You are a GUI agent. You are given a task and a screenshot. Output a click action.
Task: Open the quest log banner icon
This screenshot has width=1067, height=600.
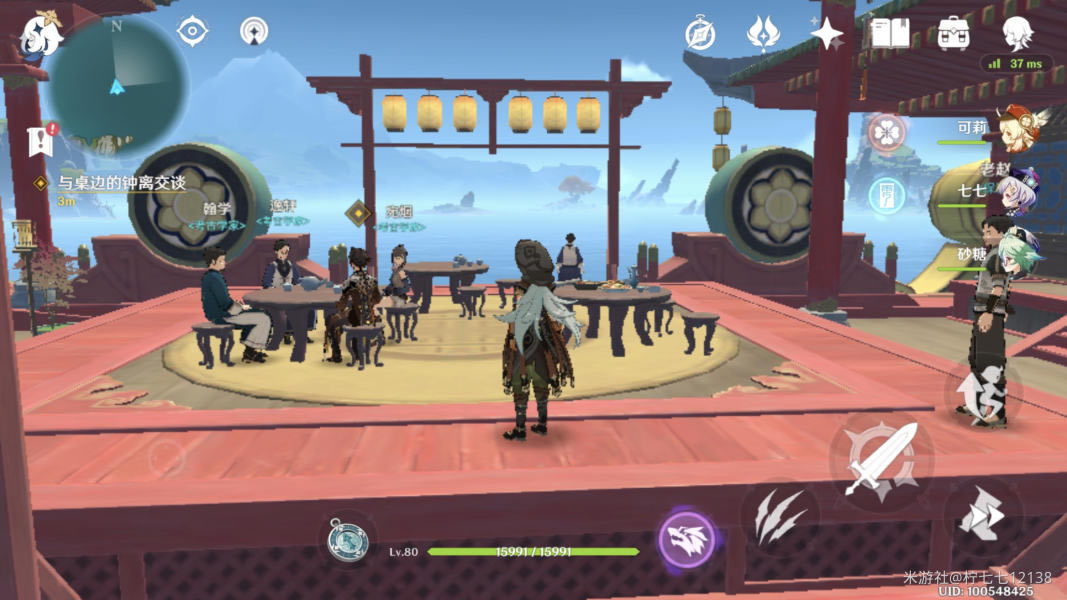tap(41, 141)
